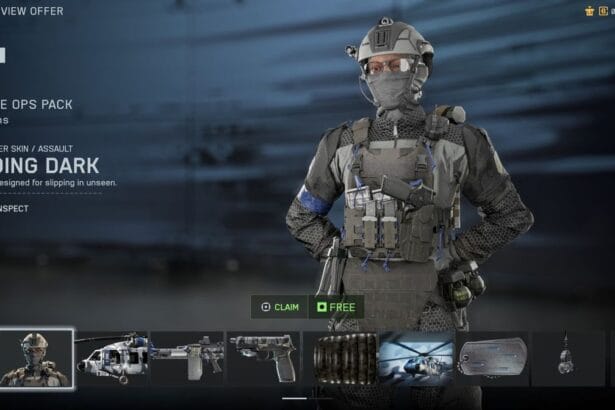Claim the free offer pack

point(281,307)
